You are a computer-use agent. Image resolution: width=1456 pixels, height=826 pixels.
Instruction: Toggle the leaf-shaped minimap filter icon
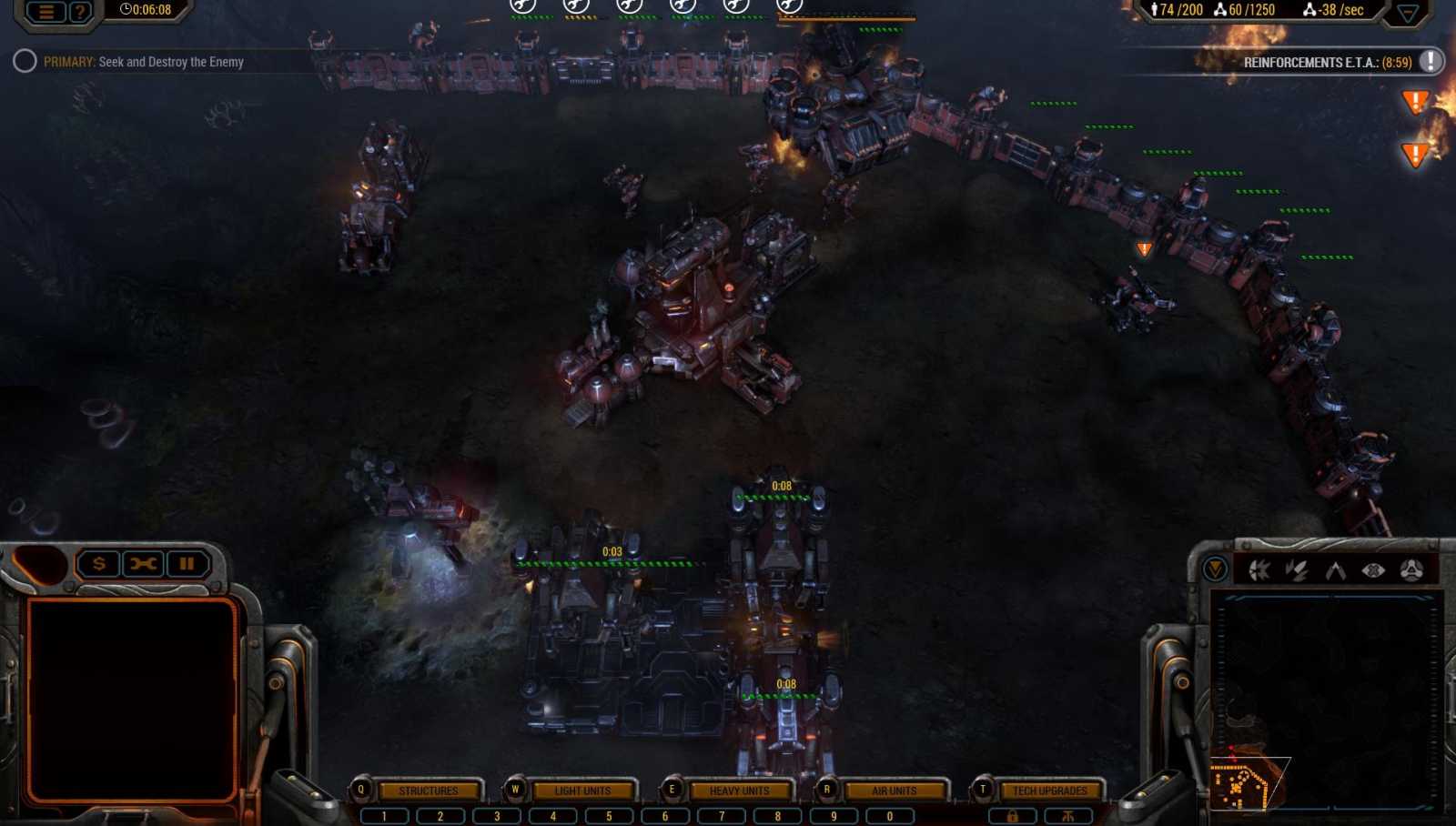point(1296,570)
